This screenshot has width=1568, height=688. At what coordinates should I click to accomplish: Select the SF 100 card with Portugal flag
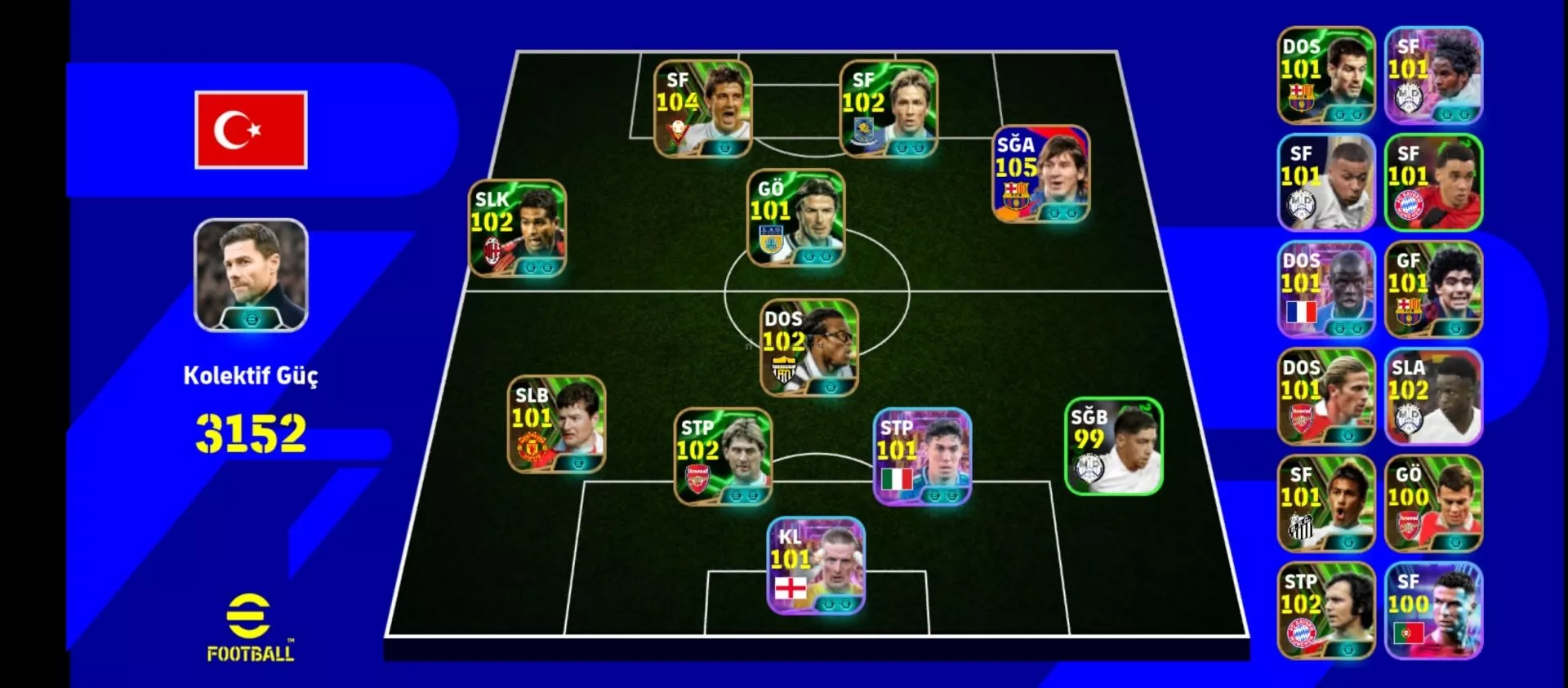1433,610
